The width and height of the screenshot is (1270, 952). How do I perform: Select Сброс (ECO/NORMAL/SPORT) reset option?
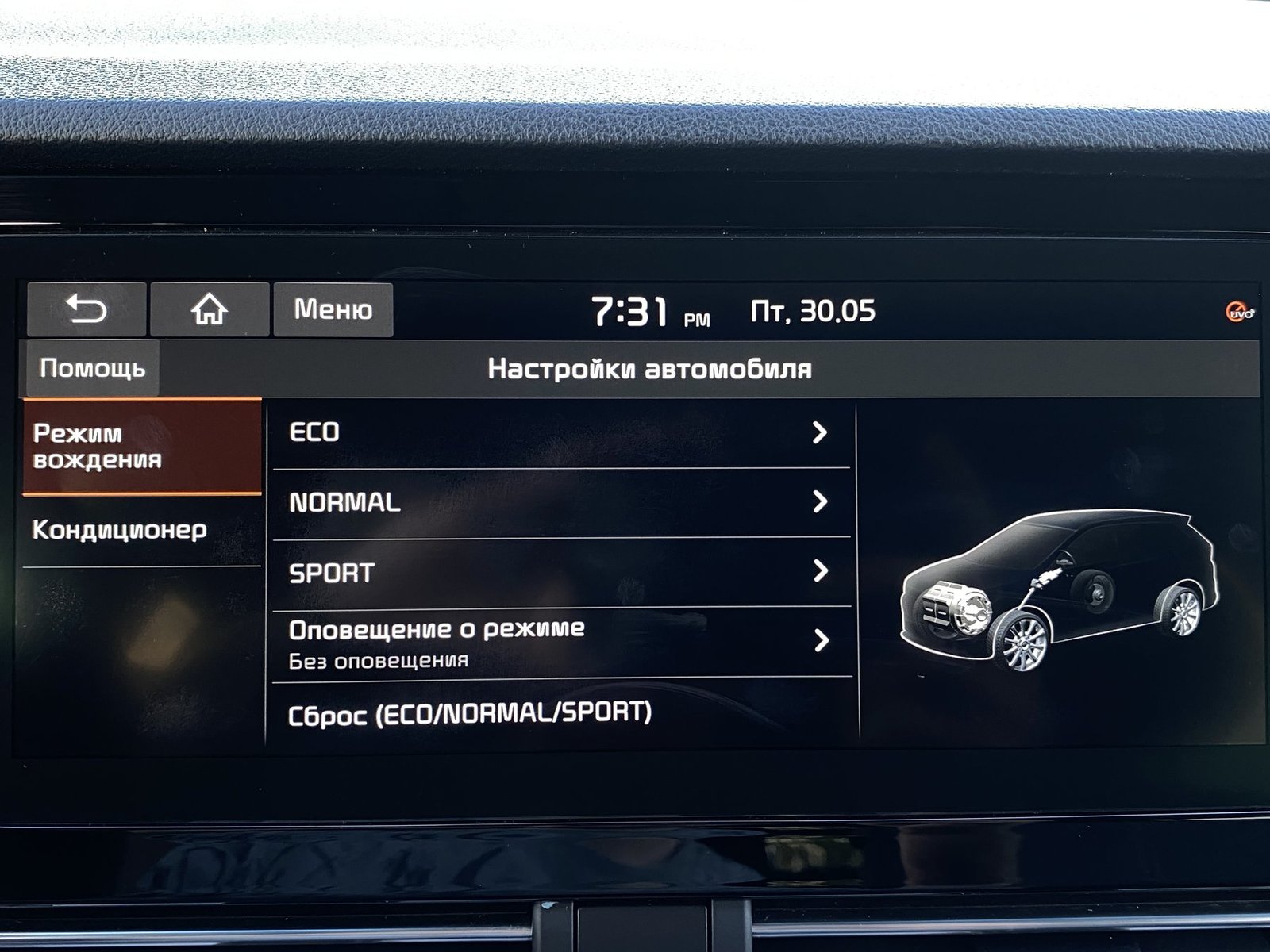click(x=560, y=713)
